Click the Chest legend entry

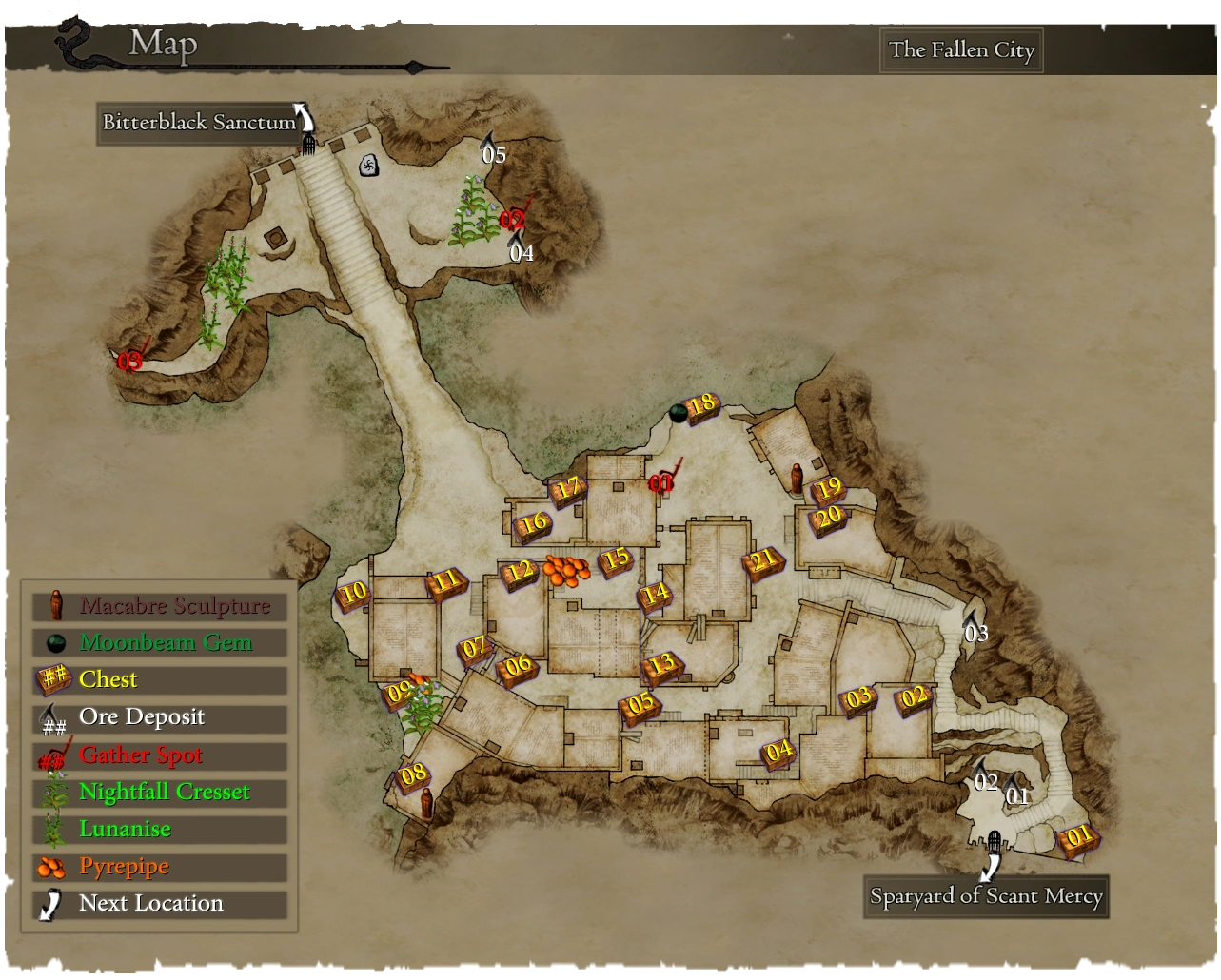pyautogui.click(x=159, y=680)
